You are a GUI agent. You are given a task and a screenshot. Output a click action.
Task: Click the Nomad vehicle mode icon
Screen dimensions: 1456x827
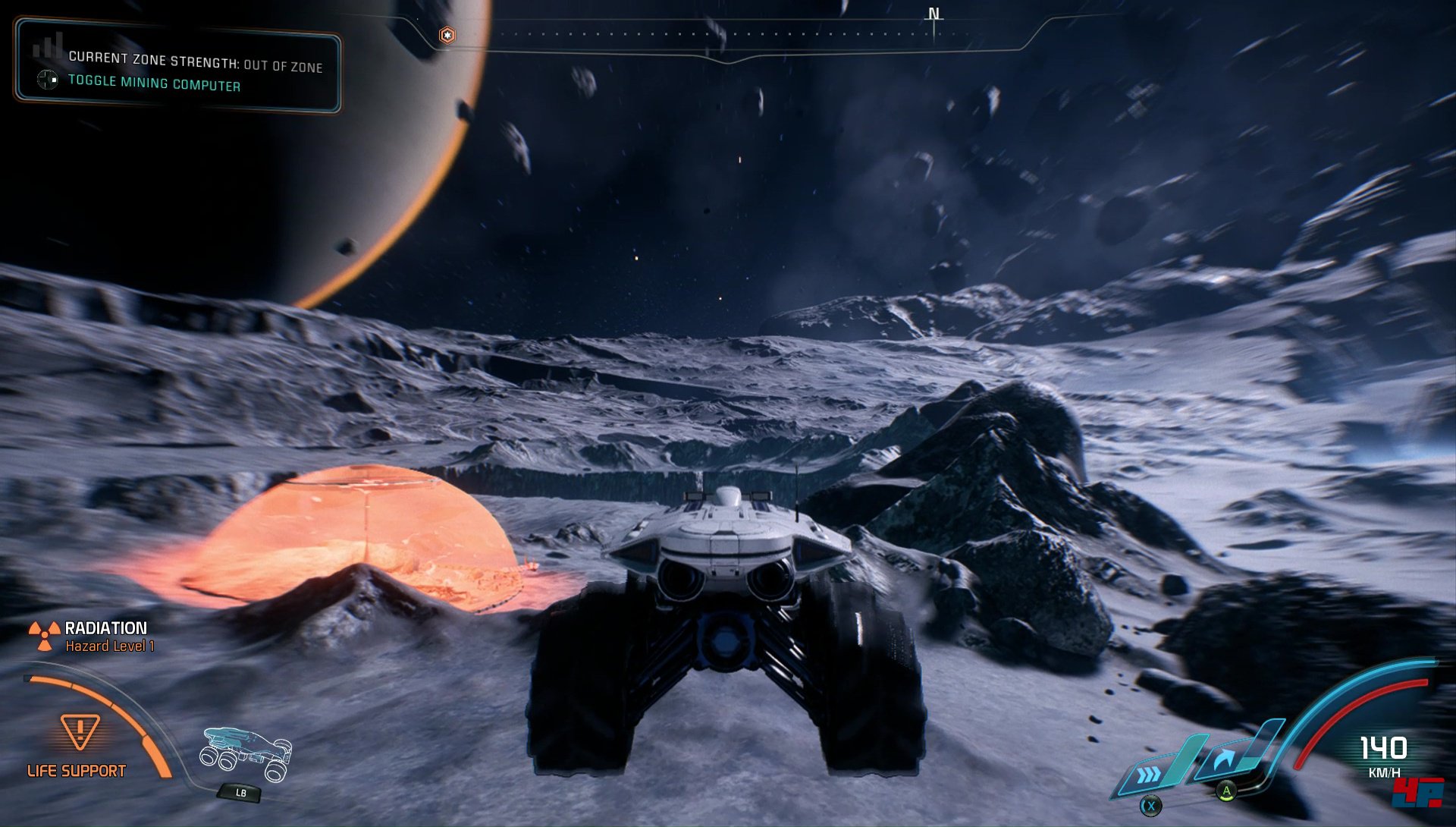(x=246, y=753)
